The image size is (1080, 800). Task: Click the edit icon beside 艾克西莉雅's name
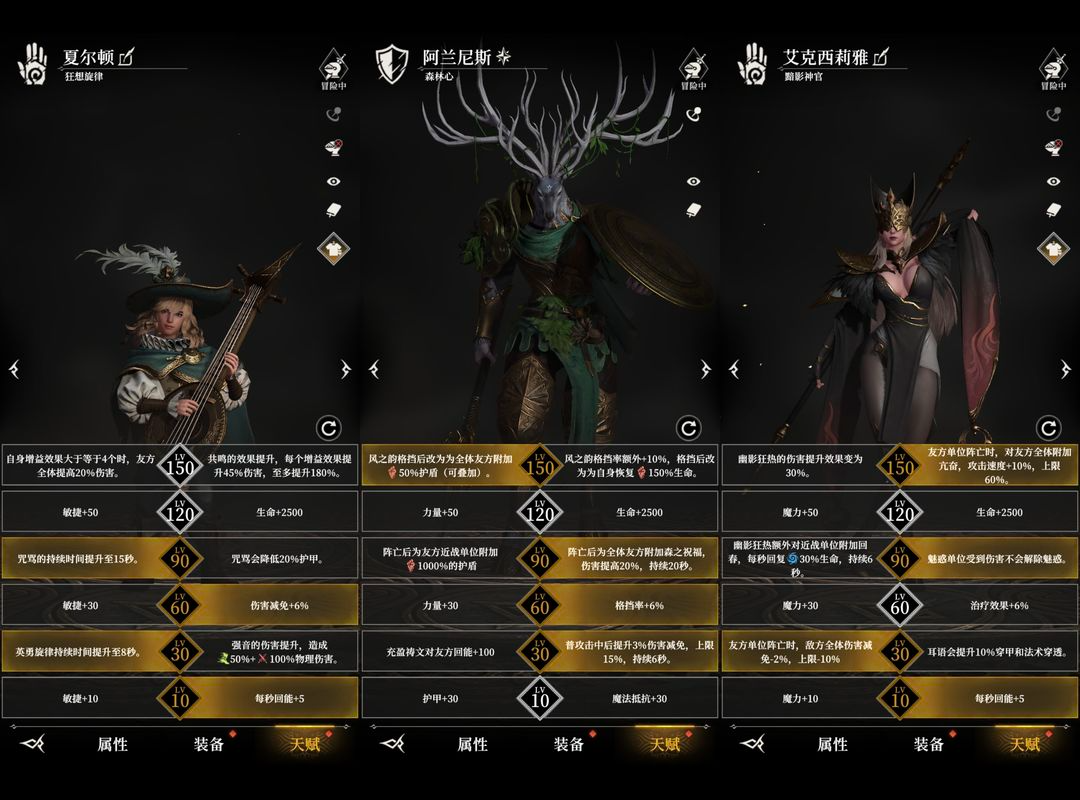pos(880,57)
